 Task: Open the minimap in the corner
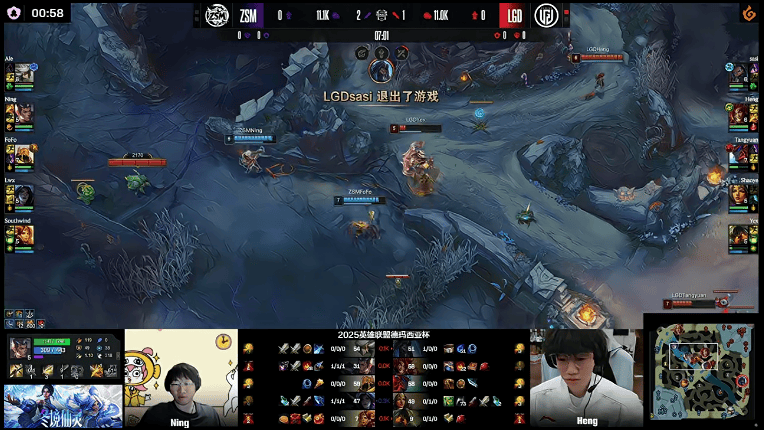702,371
